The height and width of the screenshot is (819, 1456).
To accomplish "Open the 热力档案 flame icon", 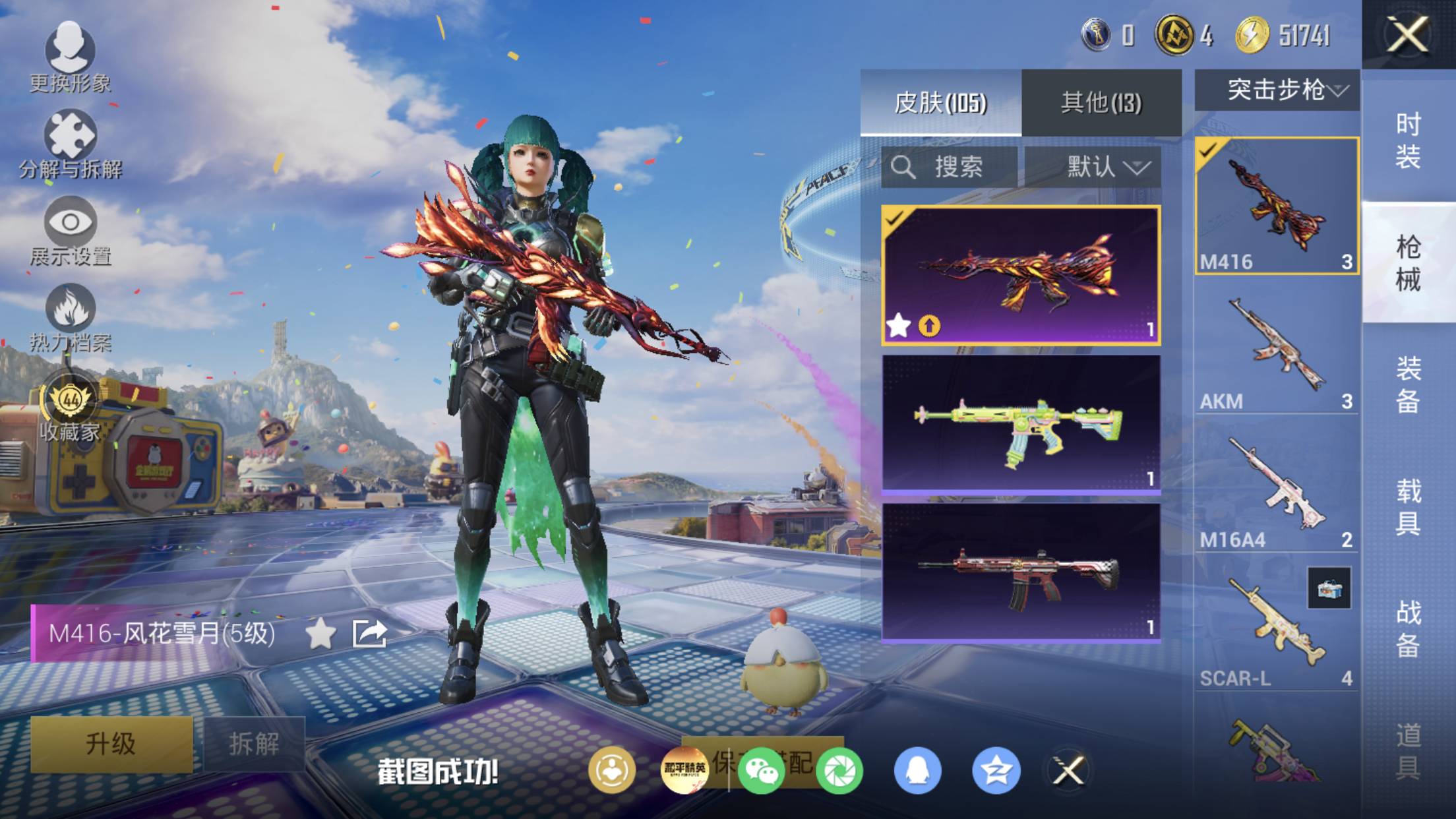I will pyautogui.click(x=70, y=318).
